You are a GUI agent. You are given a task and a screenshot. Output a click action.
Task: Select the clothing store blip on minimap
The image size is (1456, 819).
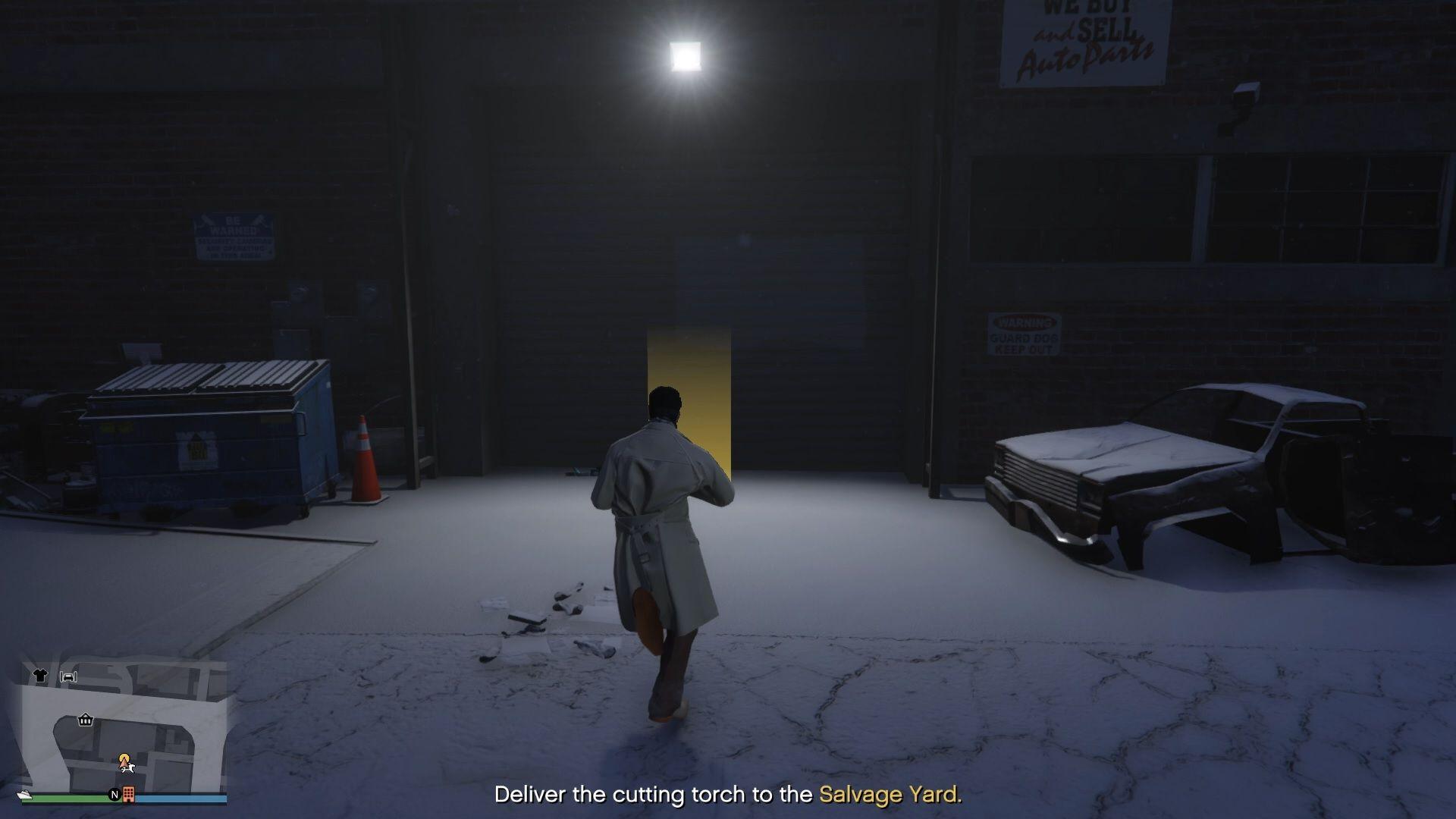[x=41, y=675]
